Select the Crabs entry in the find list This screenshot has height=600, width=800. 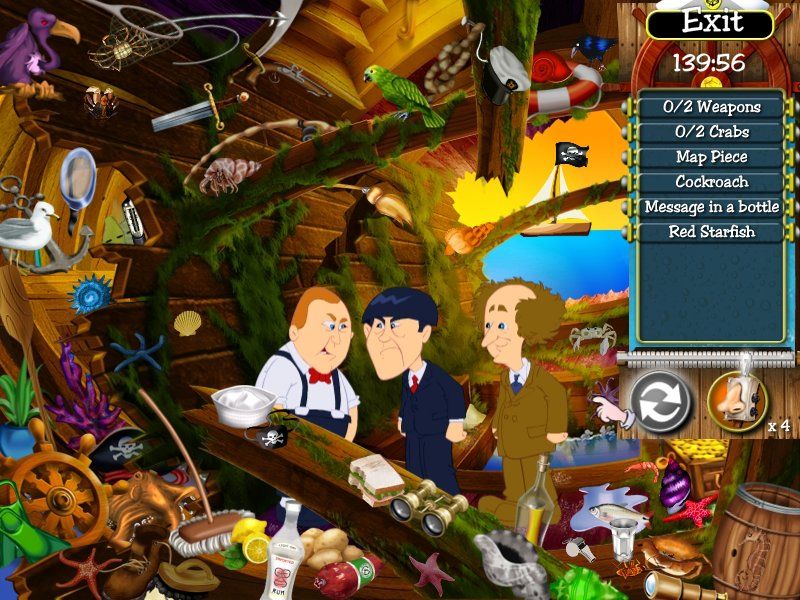(712, 132)
